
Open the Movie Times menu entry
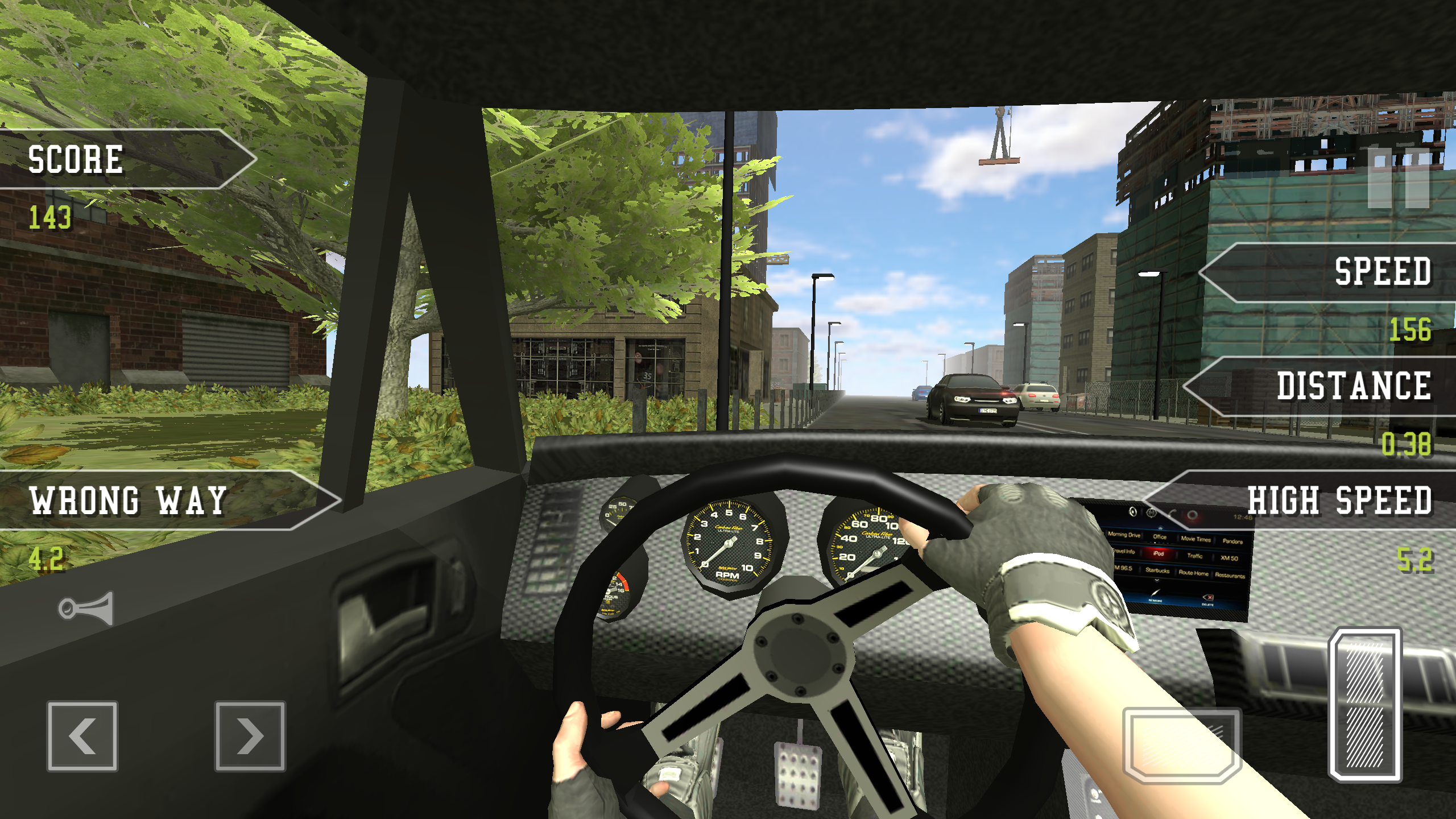coord(1196,538)
